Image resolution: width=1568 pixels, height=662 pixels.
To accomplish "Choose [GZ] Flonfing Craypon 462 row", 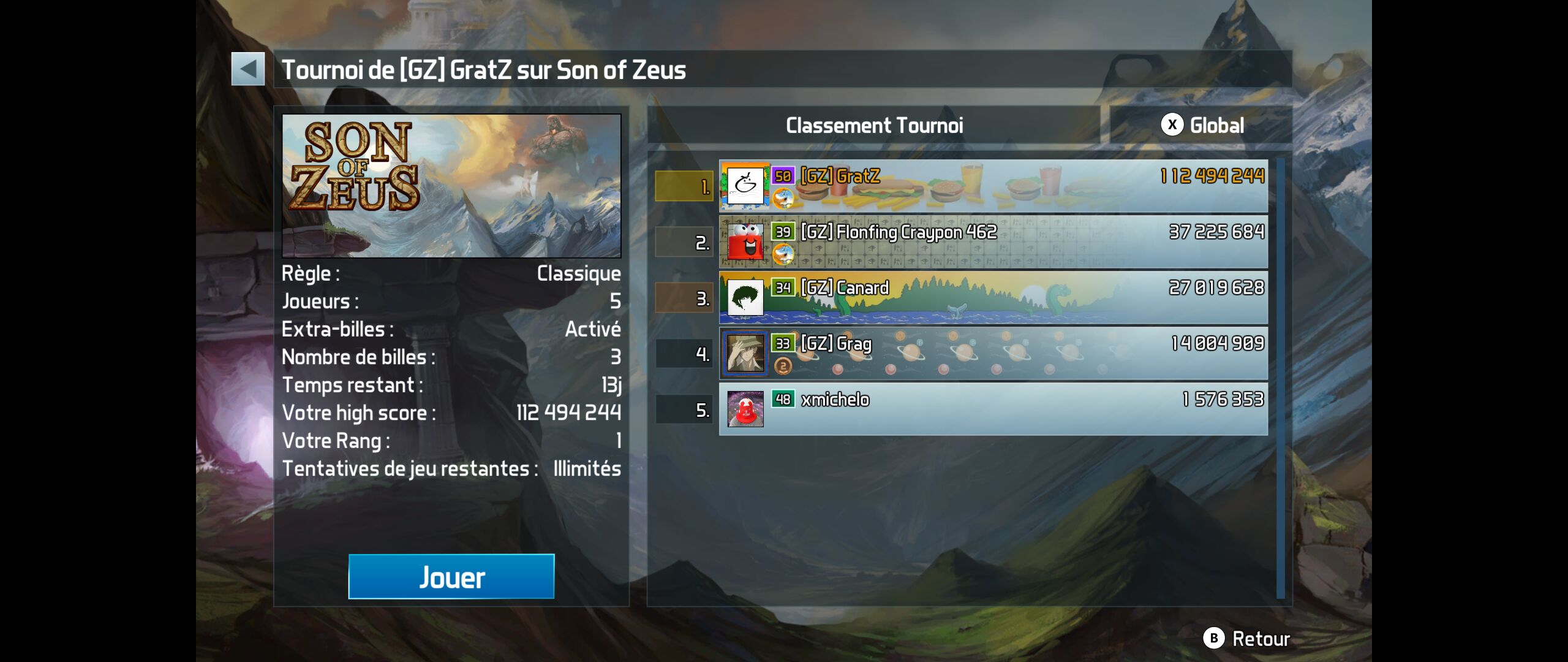I will click(993, 242).
